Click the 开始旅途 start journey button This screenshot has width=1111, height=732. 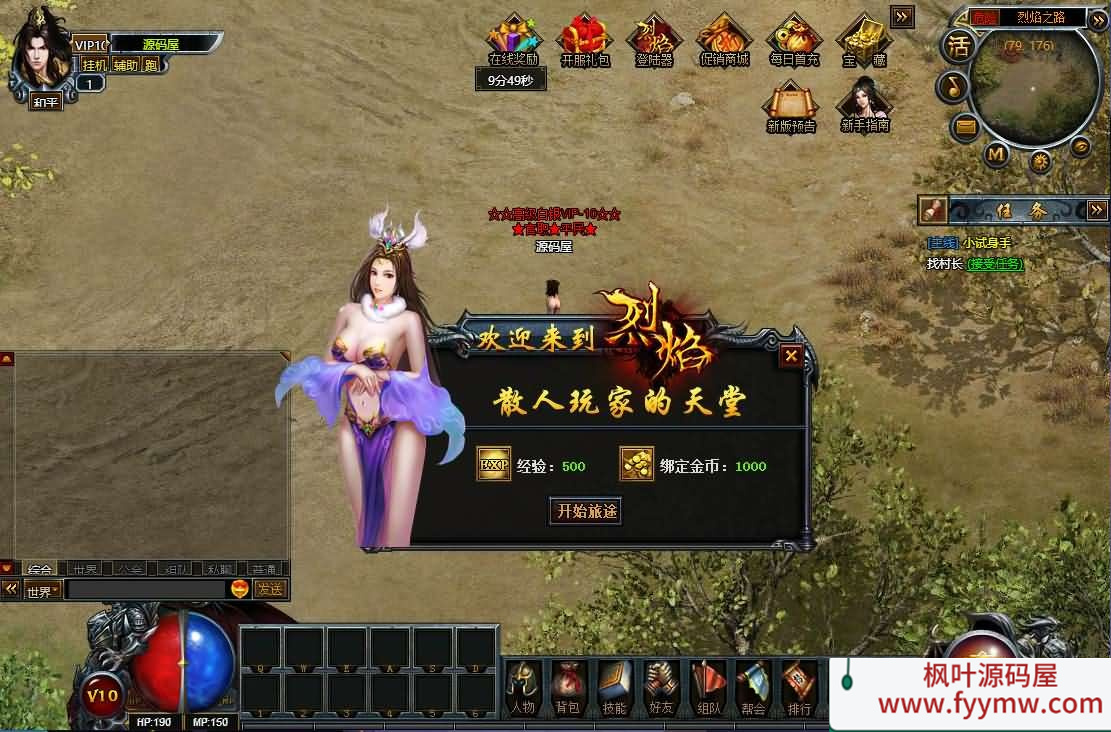(x=587, y=511)
